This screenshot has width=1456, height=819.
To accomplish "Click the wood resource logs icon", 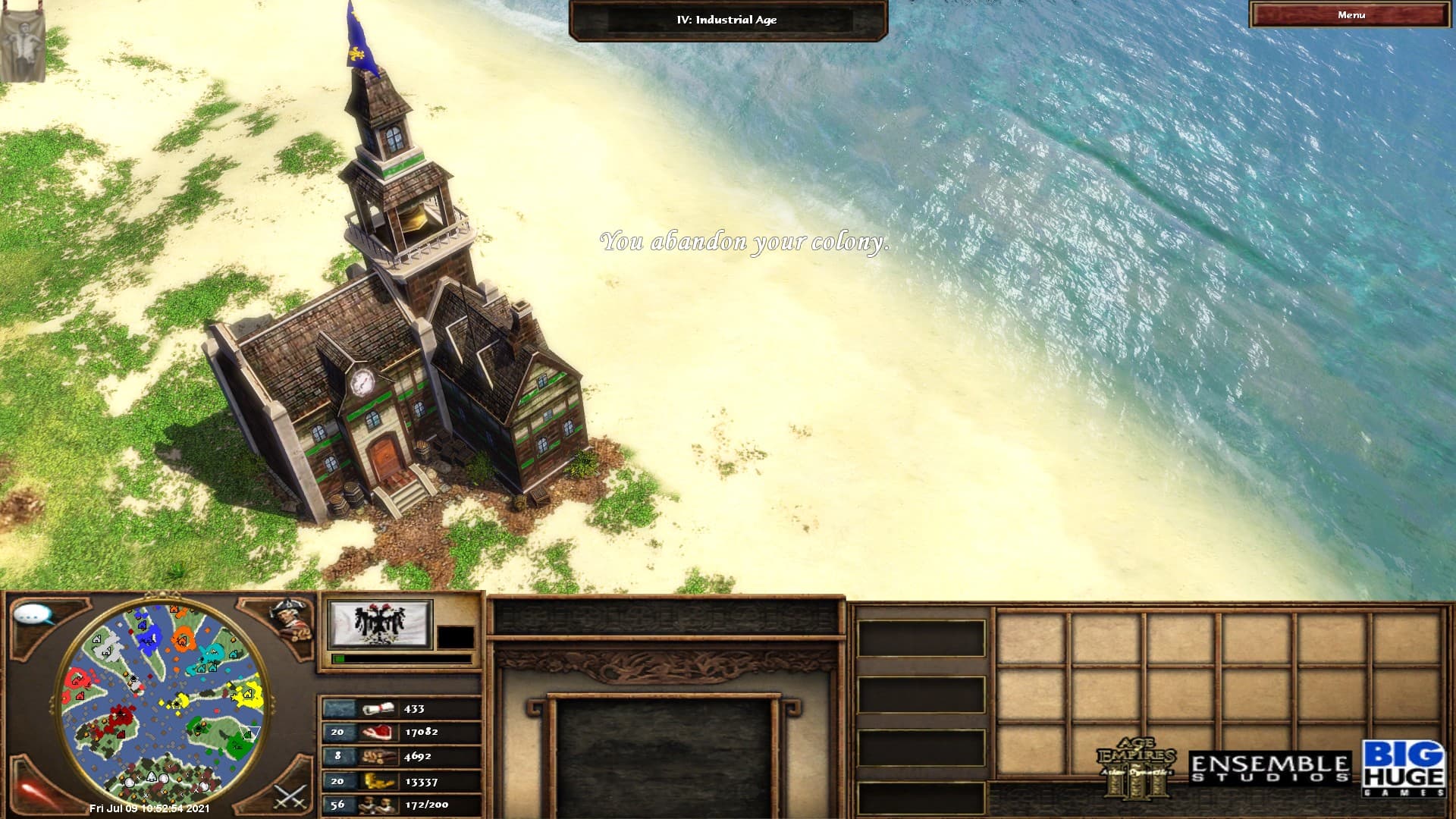I will coord(377,757).
